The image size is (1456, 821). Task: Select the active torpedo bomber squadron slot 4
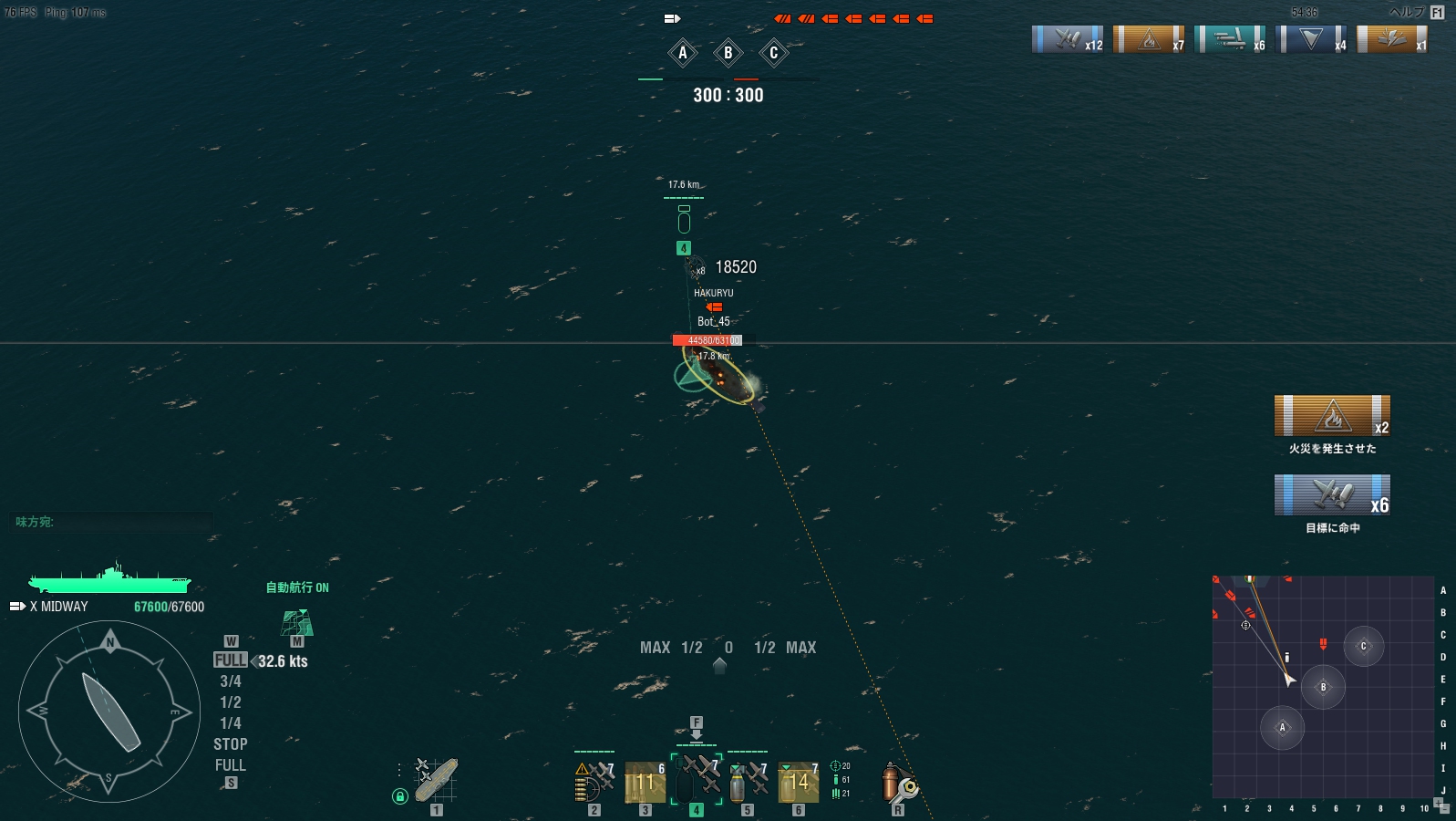[x=697, y=780]
